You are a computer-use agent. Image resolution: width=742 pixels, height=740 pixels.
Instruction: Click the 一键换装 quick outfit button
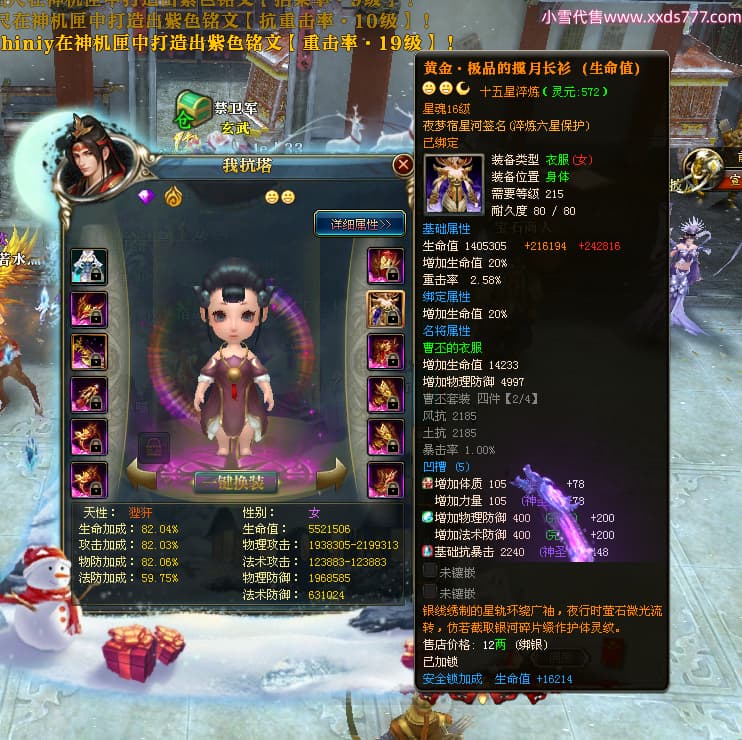(x=236, y=481)
